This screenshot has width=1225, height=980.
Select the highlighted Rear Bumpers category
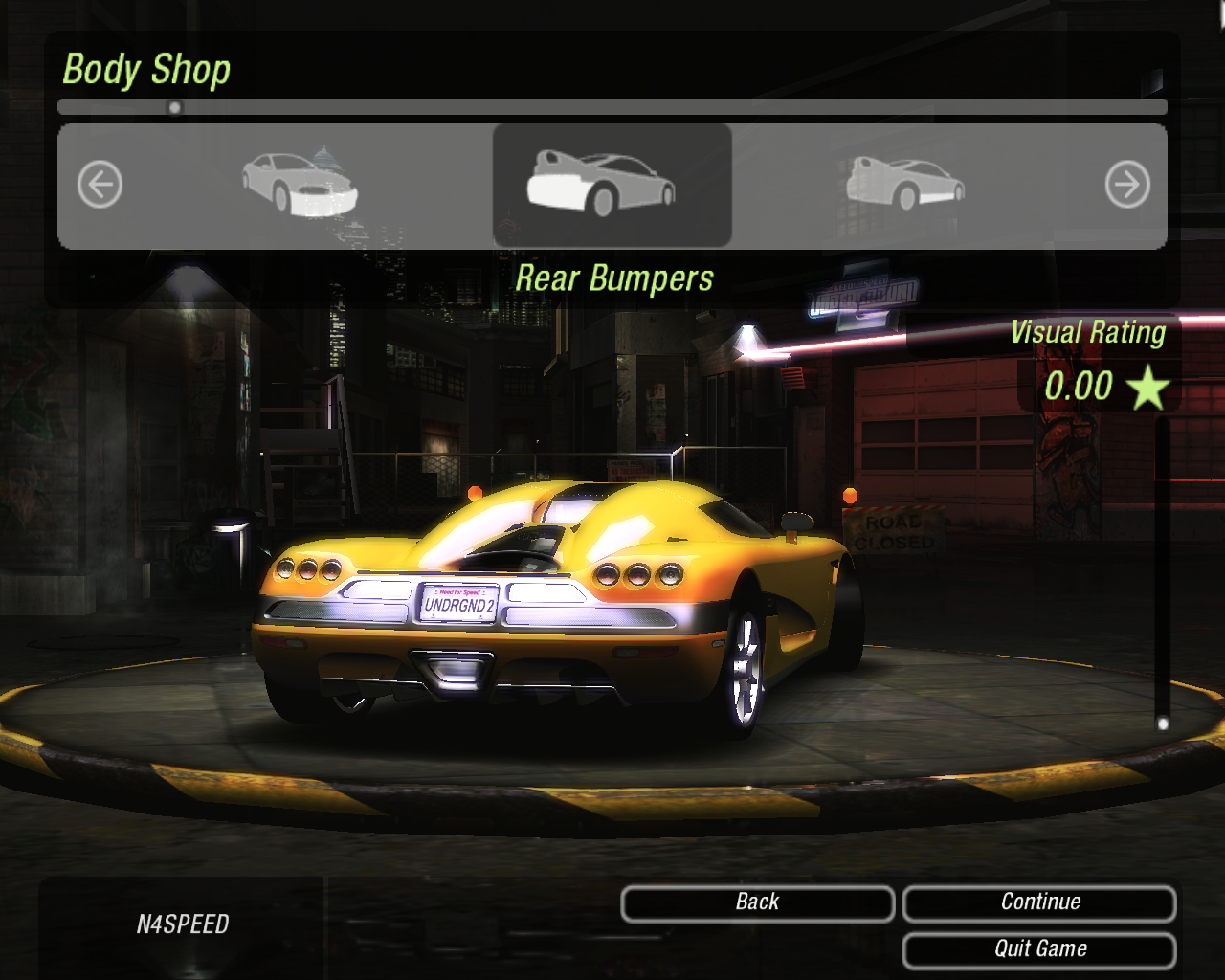pos(612,184)
